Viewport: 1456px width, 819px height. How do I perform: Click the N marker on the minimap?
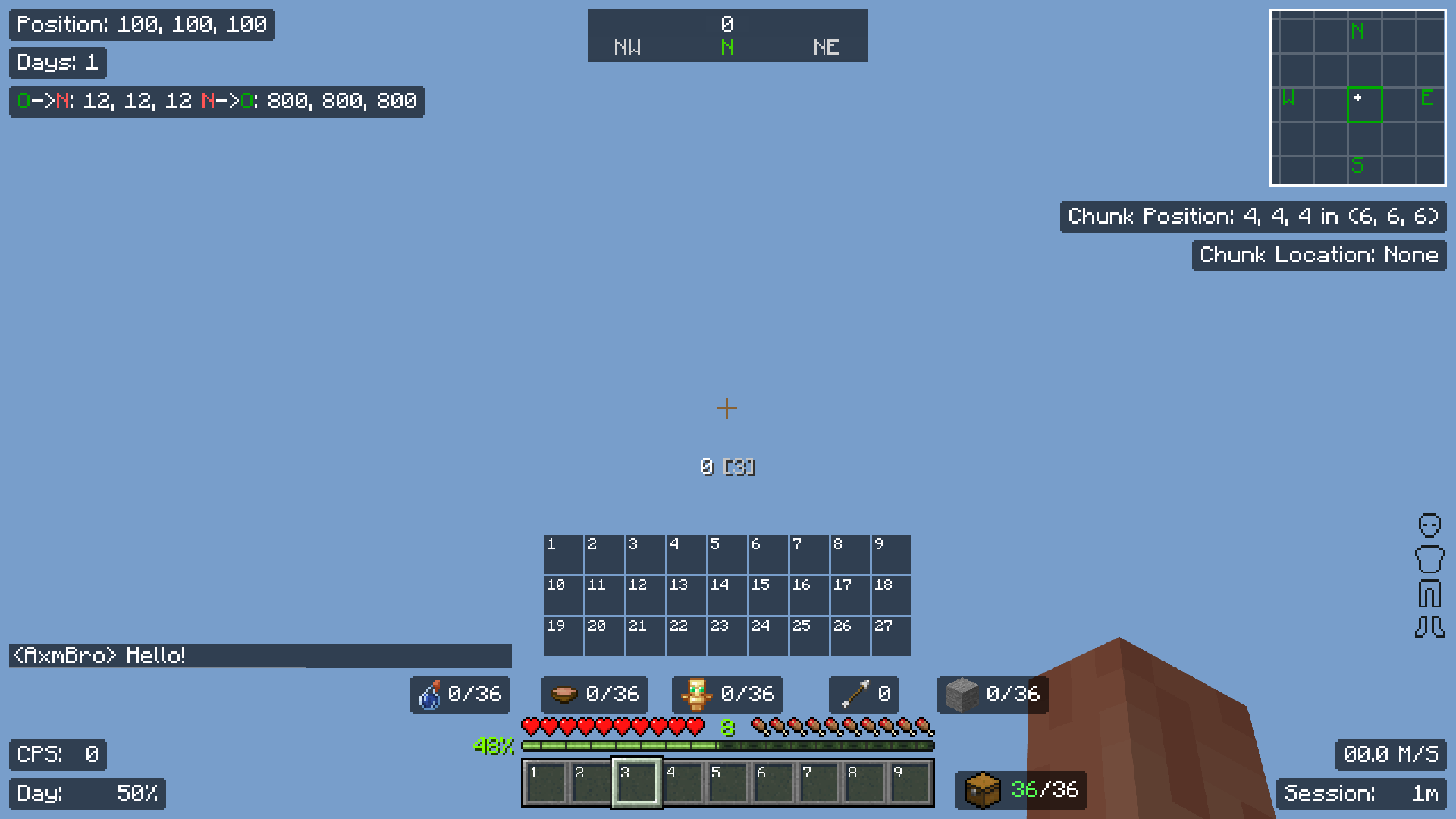tap(1357, 31)
